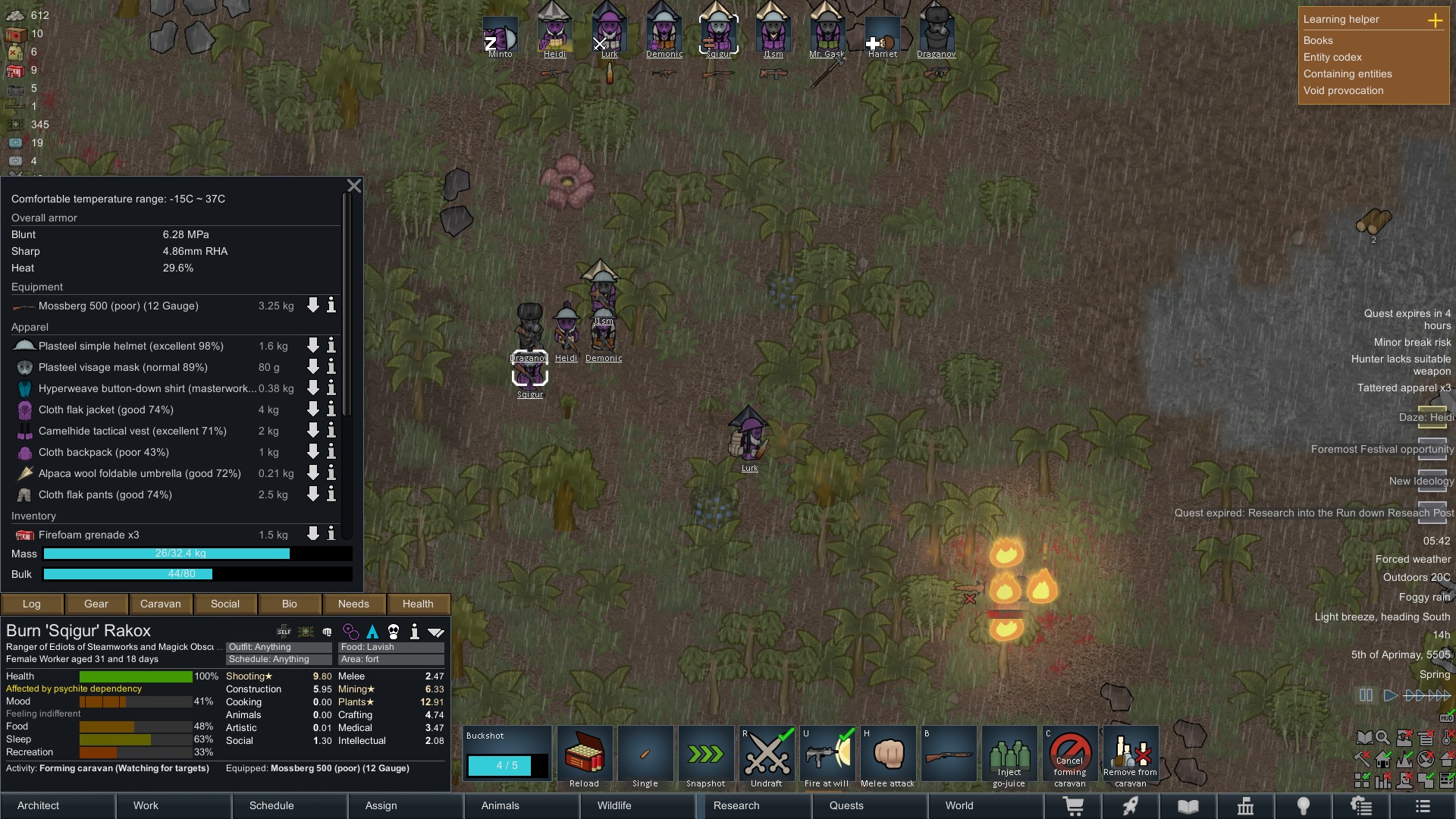Open info for the Mossberg 500 shotgun

[331, 306]
